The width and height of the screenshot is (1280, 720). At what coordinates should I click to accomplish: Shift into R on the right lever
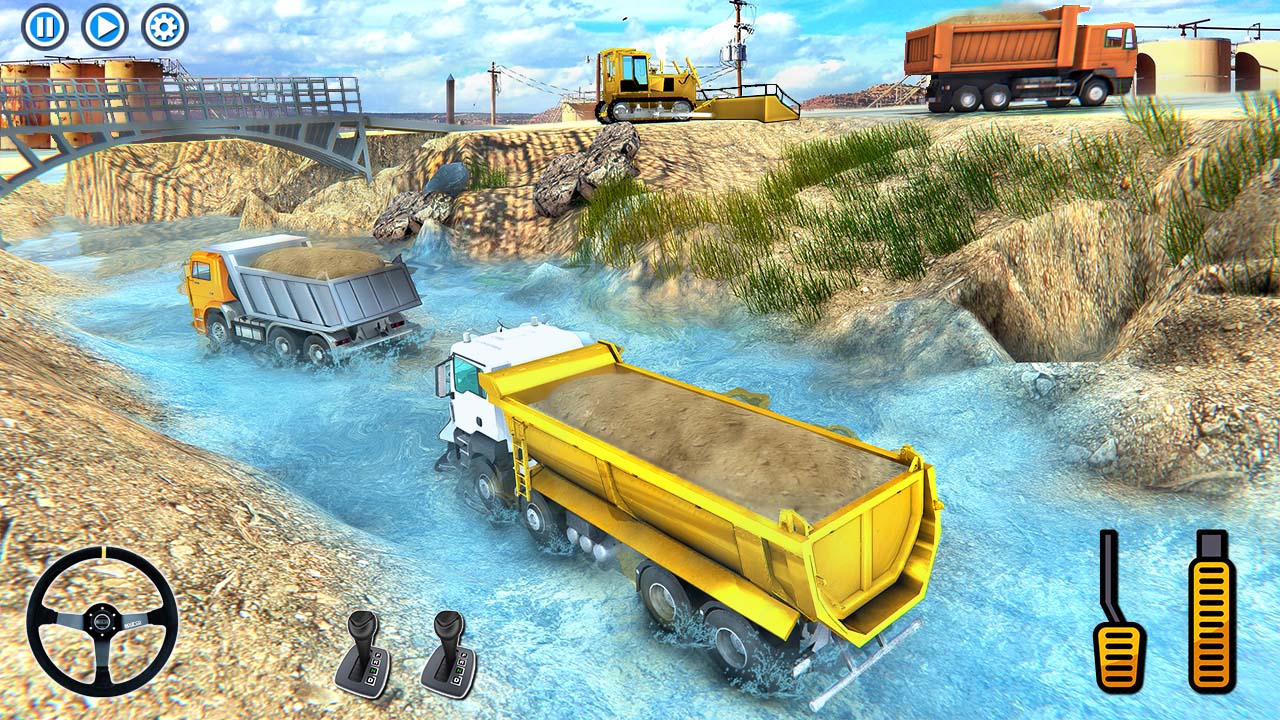[460, 661]
